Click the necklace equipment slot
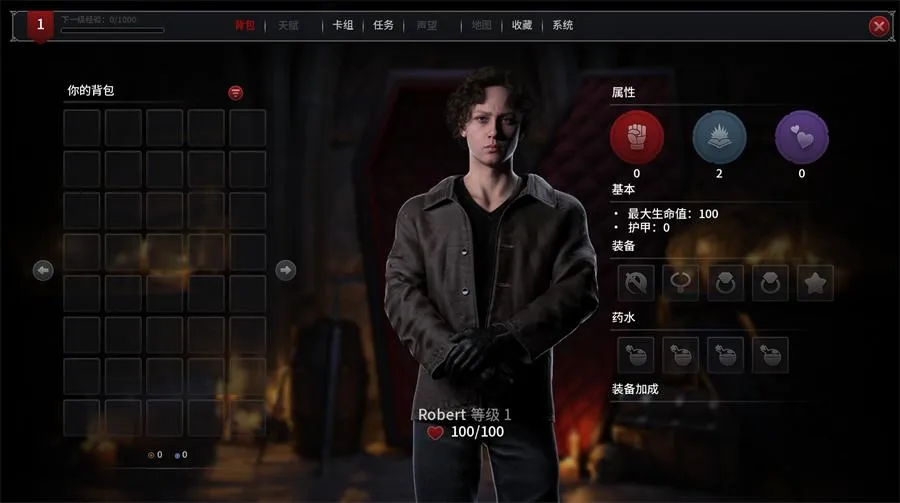The image size is (900, 503). [680, 283]
